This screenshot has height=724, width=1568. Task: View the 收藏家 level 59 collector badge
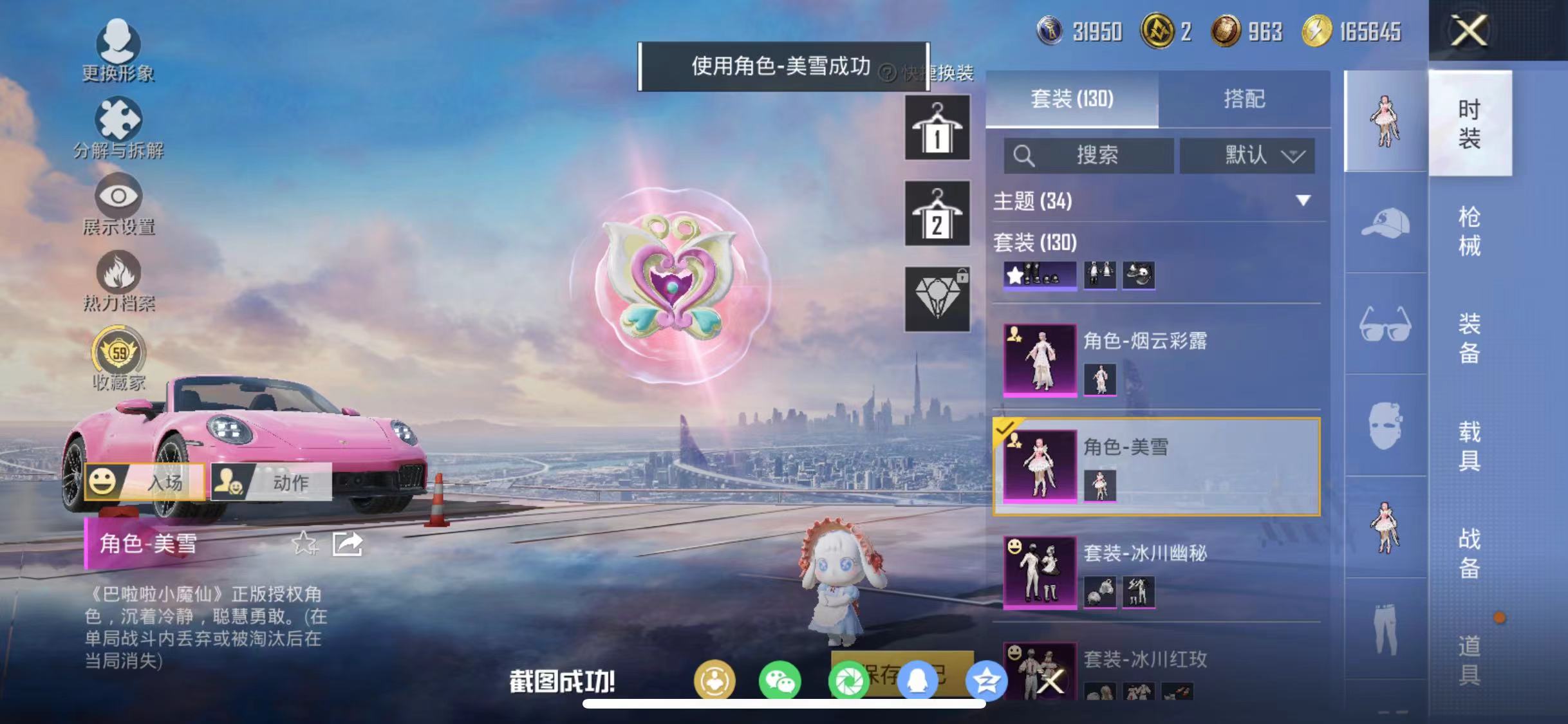pos(119,354)
